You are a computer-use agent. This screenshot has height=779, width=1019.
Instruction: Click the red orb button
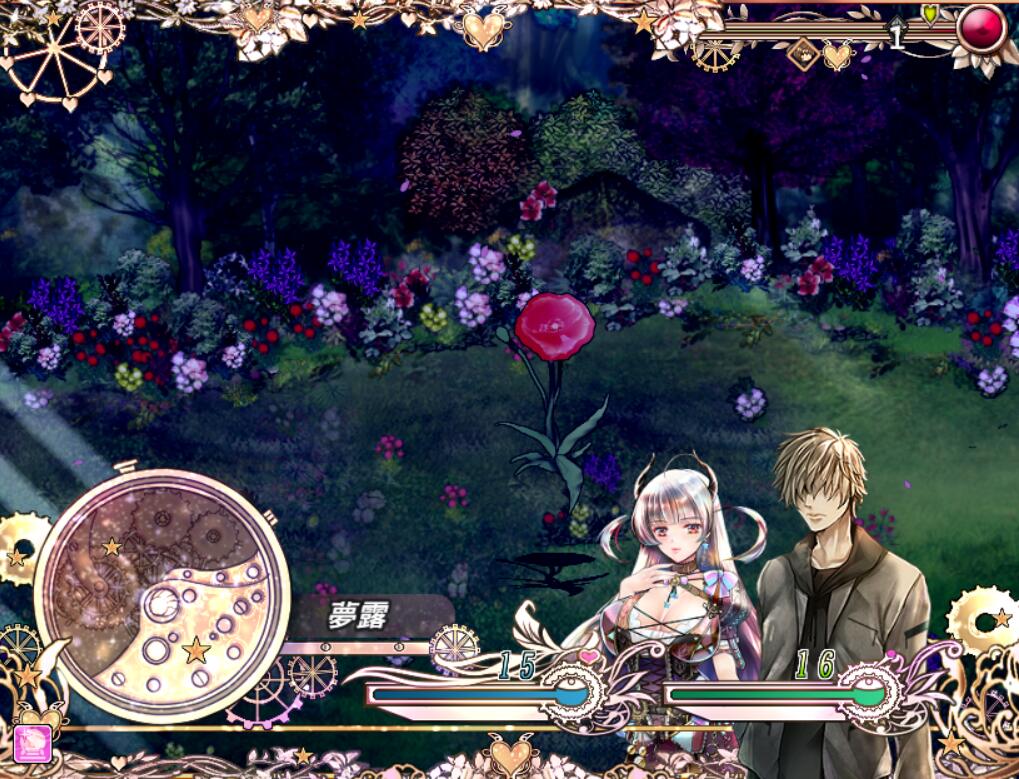981,29
